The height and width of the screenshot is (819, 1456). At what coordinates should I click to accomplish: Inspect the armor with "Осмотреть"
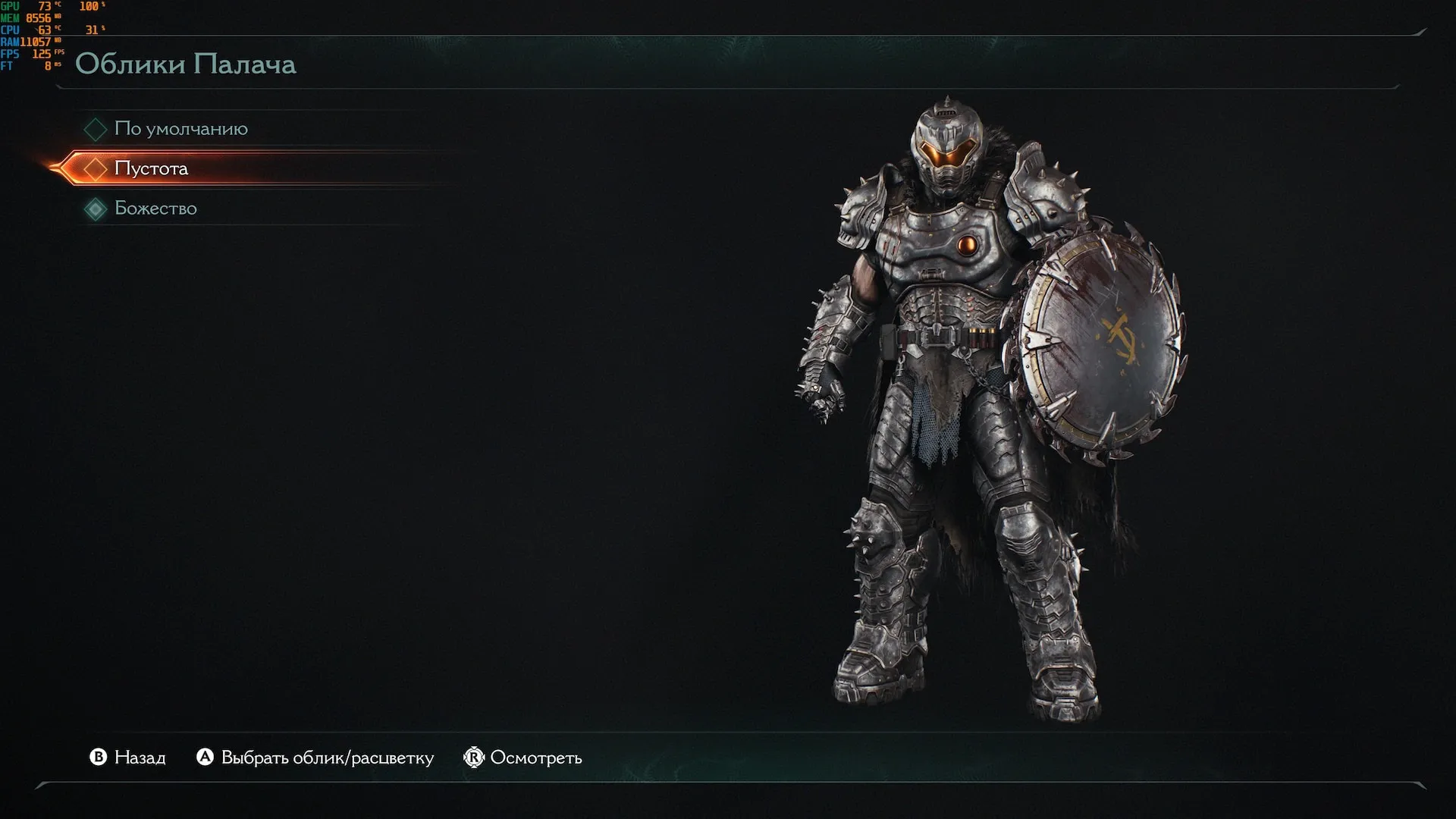(x=523, y=758)
